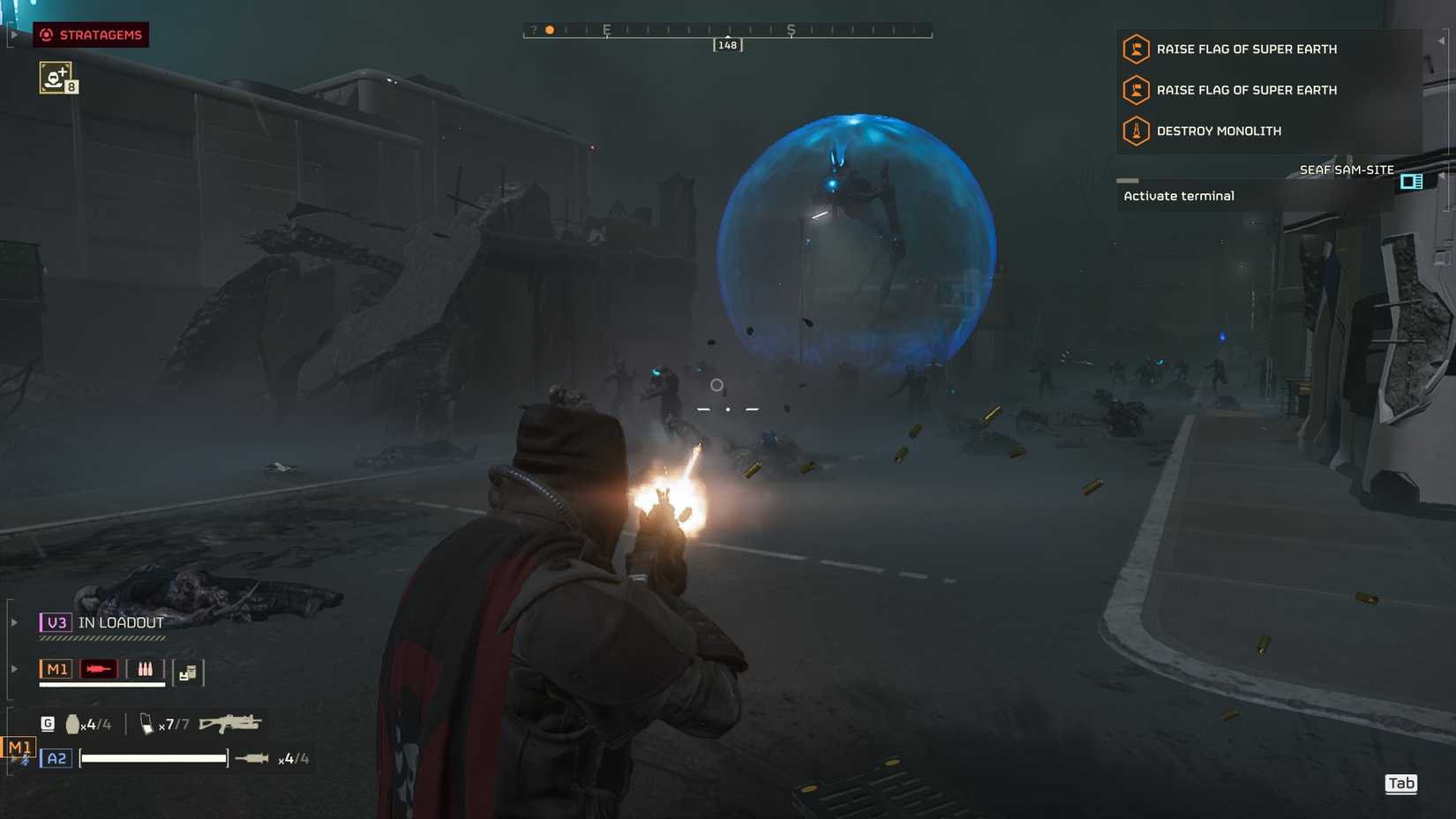This screenshot has height=819, width=1456.
Task: Click the STRATAGEMS header label
Action: pos(99,35)
